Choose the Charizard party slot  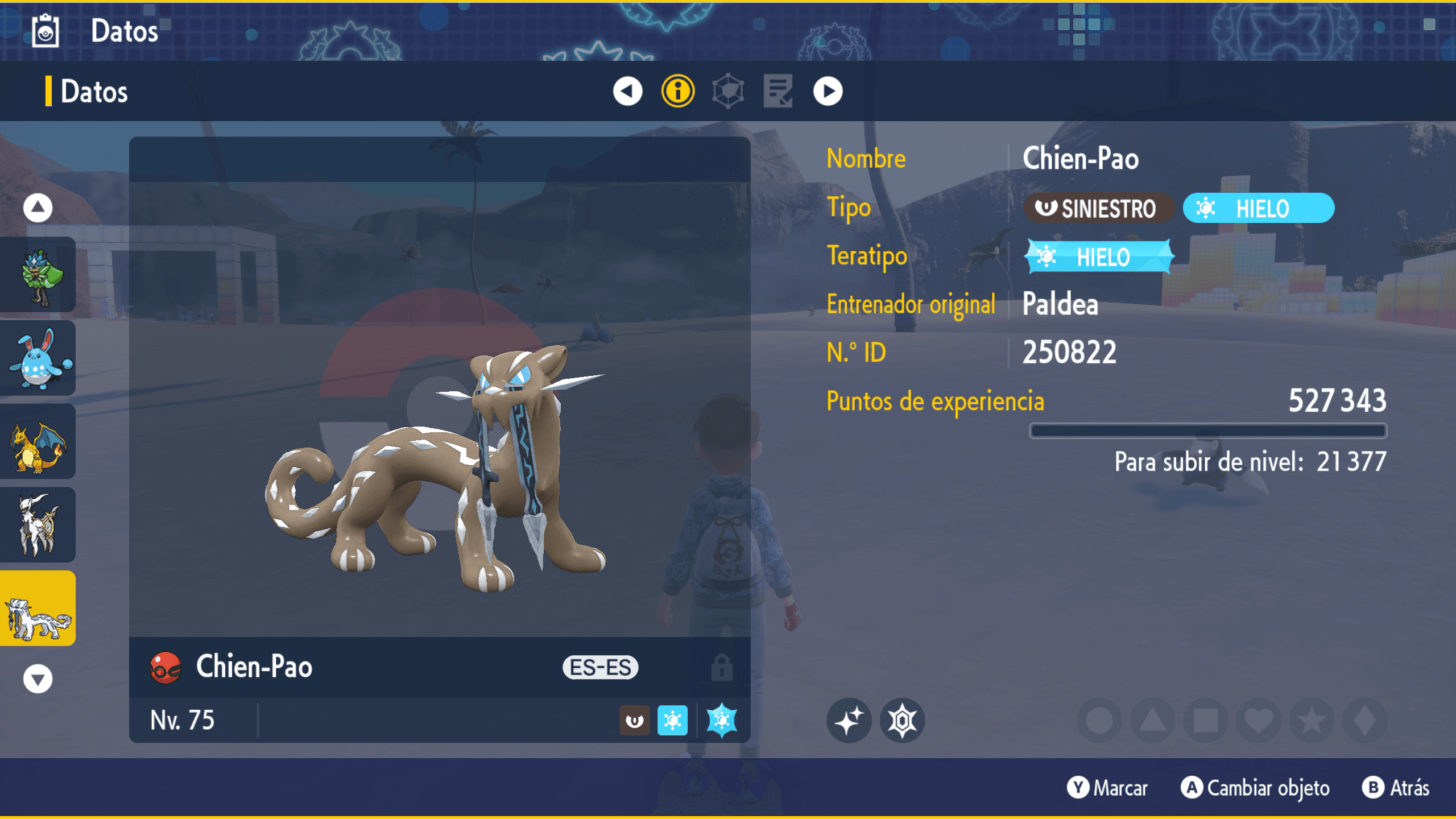tap(38, 442)
